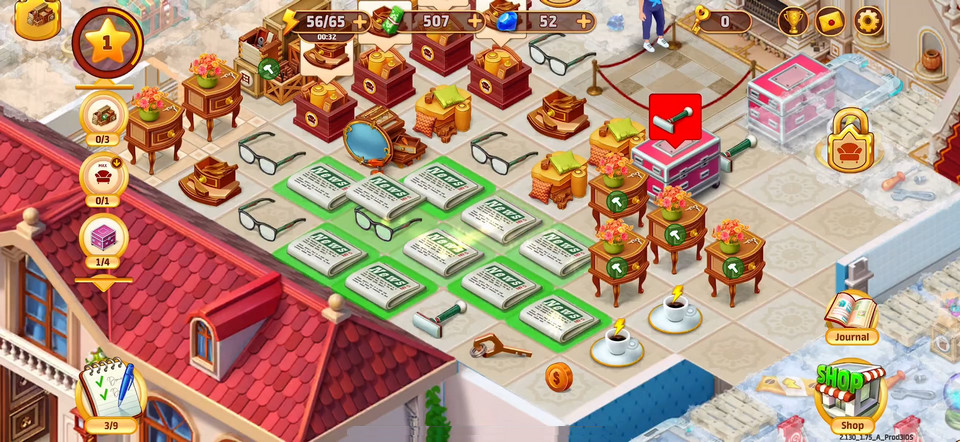
Task: Select the purple box quest 1/4
Action: pos(103,239)
